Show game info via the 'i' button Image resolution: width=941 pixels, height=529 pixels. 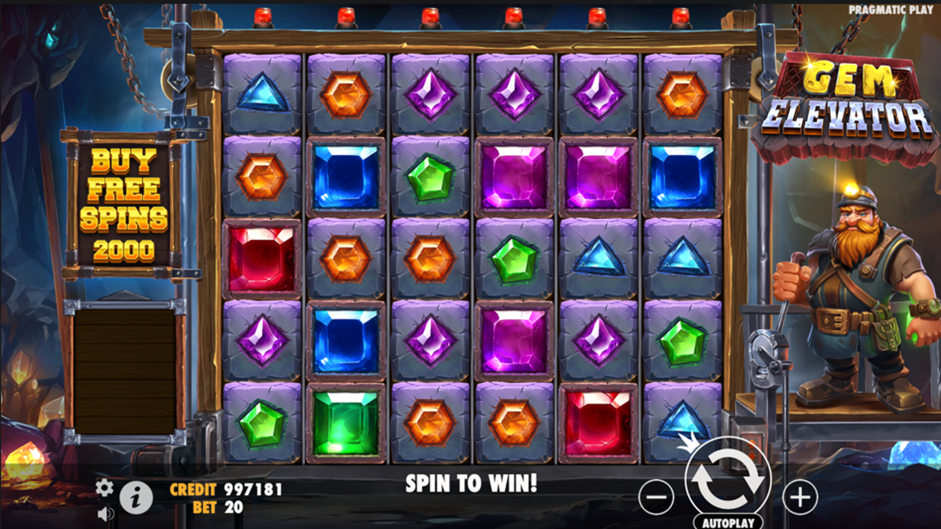click(135, 497)
